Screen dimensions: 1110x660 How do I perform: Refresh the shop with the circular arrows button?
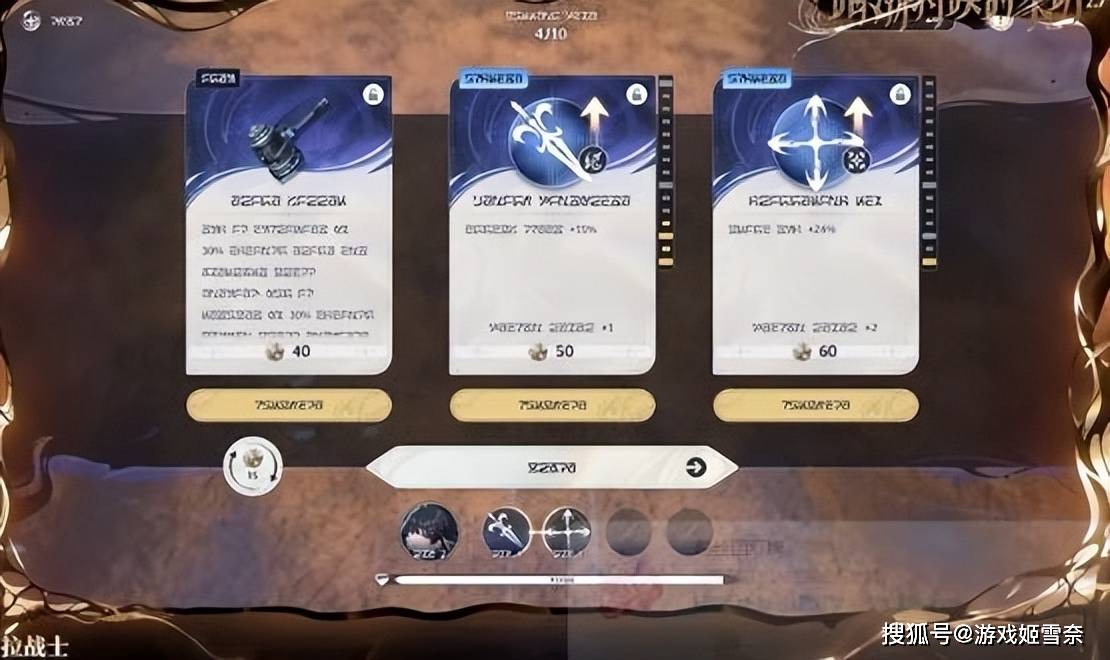(x=252, y=466)
